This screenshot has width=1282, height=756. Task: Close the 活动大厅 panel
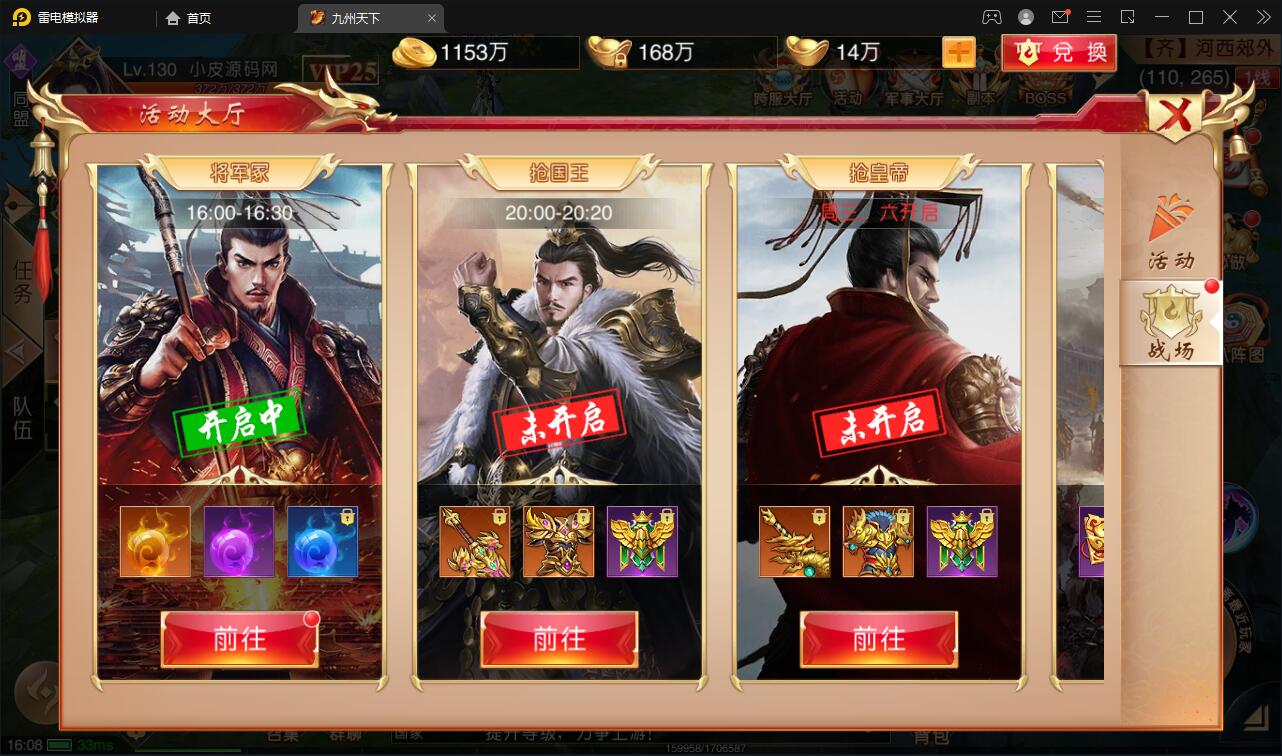click(x=1176, y=117)
